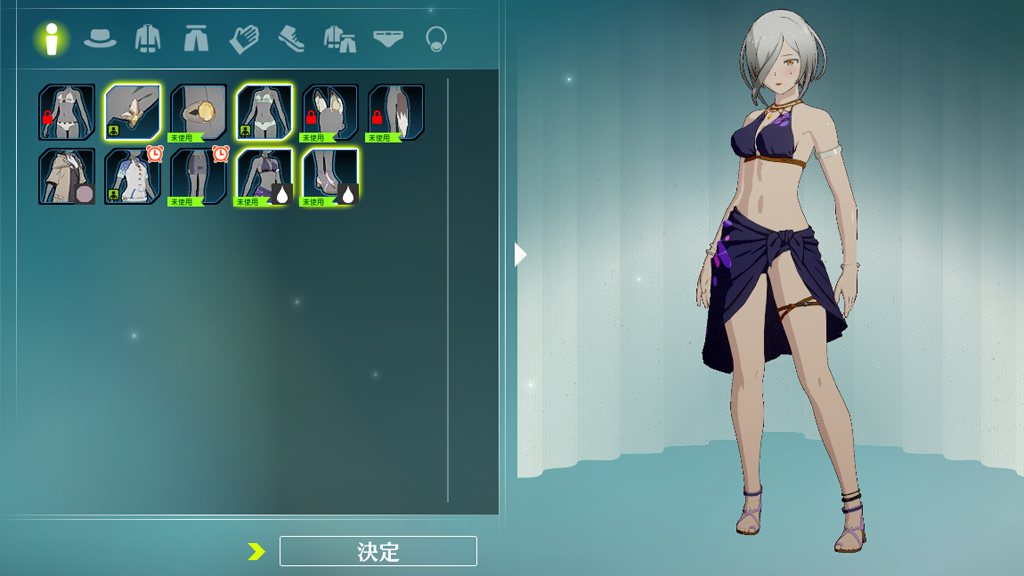
Task: Select the ring accessory category tab
Action: pyautogui.click(x=435, y=39)
